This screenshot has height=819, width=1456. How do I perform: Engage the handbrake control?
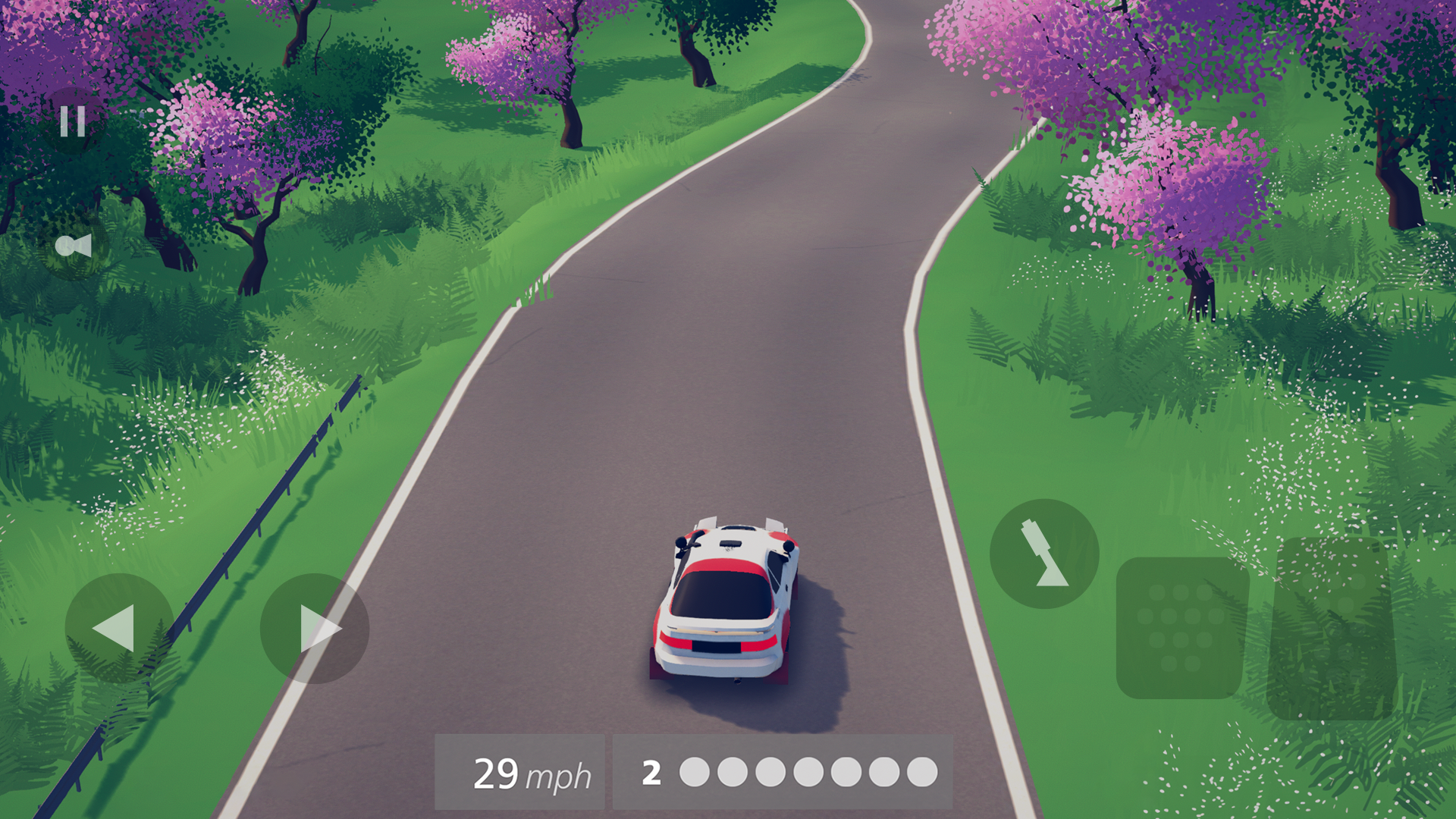pos(1044,552)
